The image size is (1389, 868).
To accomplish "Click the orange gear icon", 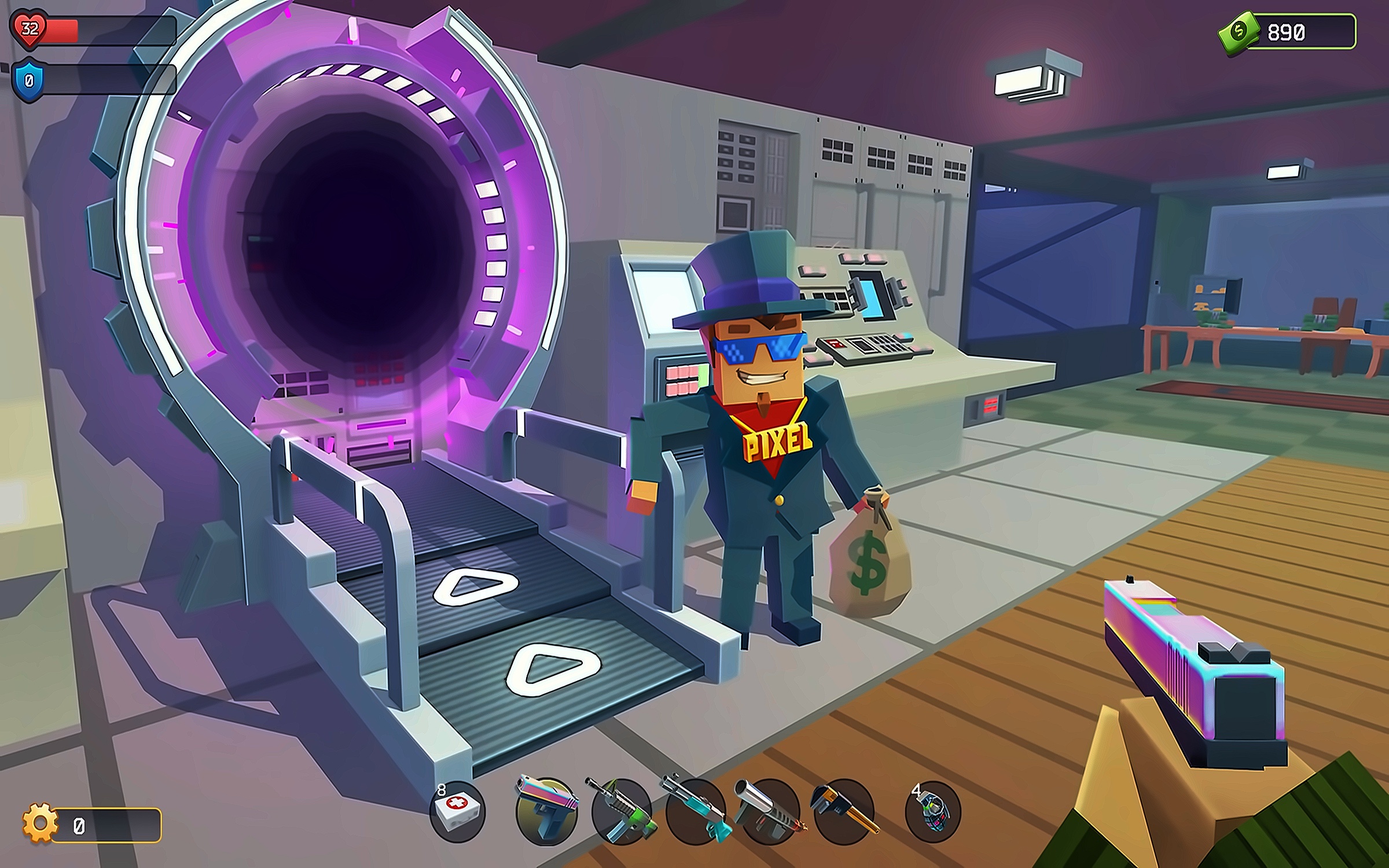I will (41, 823).
